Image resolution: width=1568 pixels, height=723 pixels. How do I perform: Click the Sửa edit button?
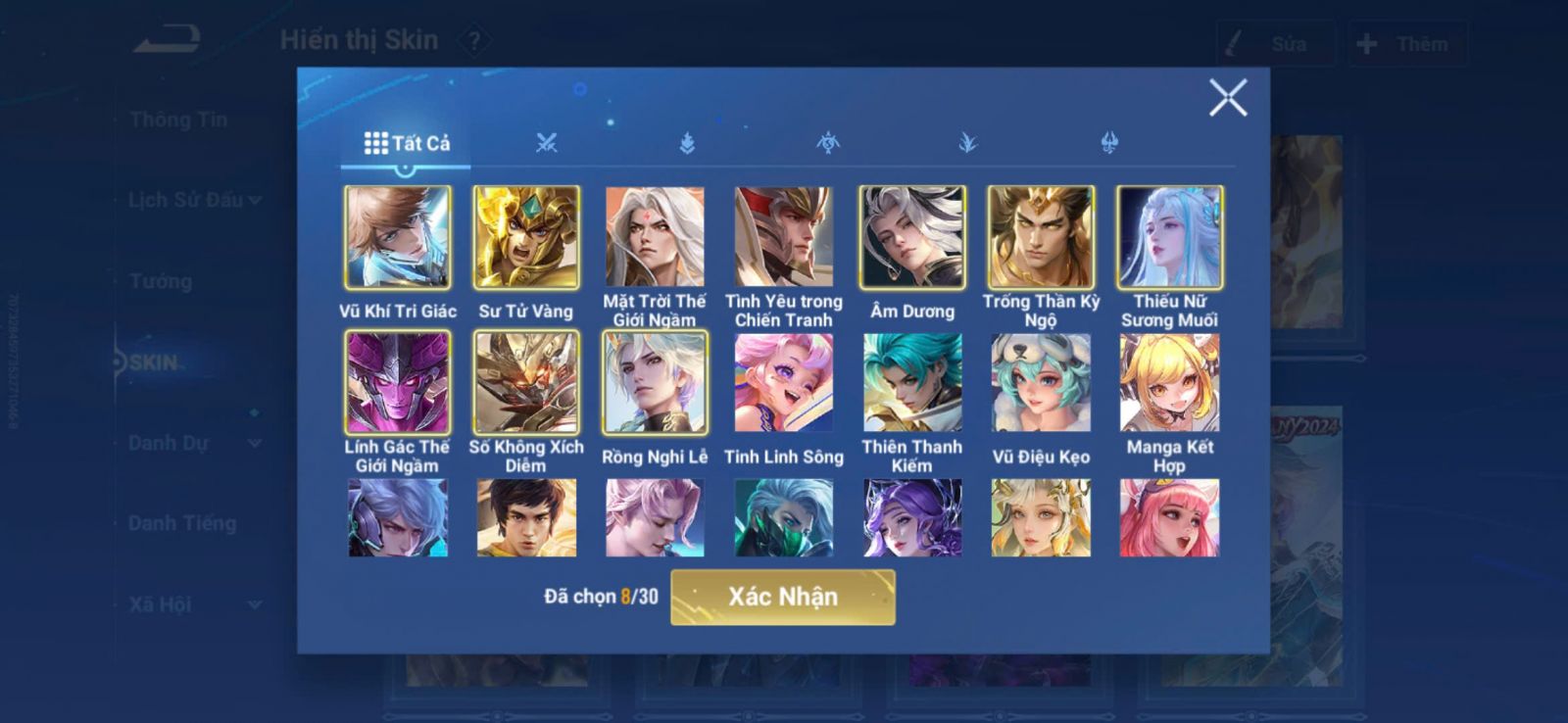[x=1274, y=44]
